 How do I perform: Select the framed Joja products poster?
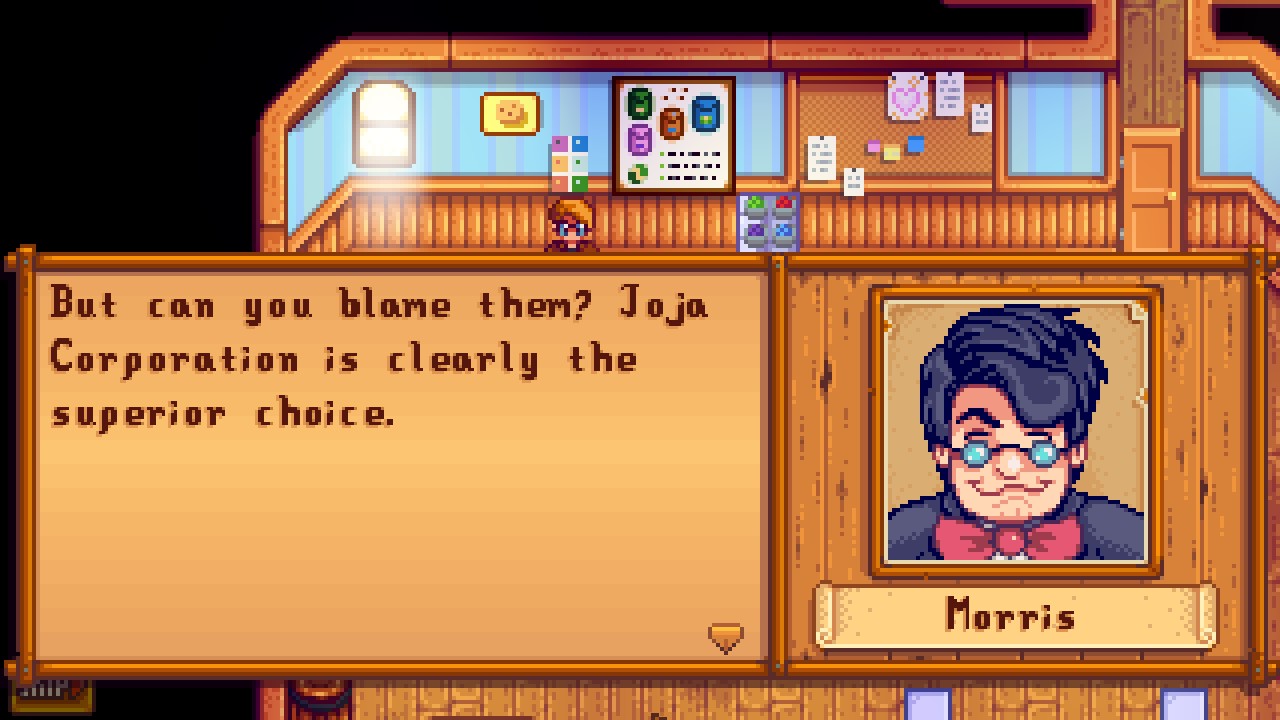coord(671,133)
